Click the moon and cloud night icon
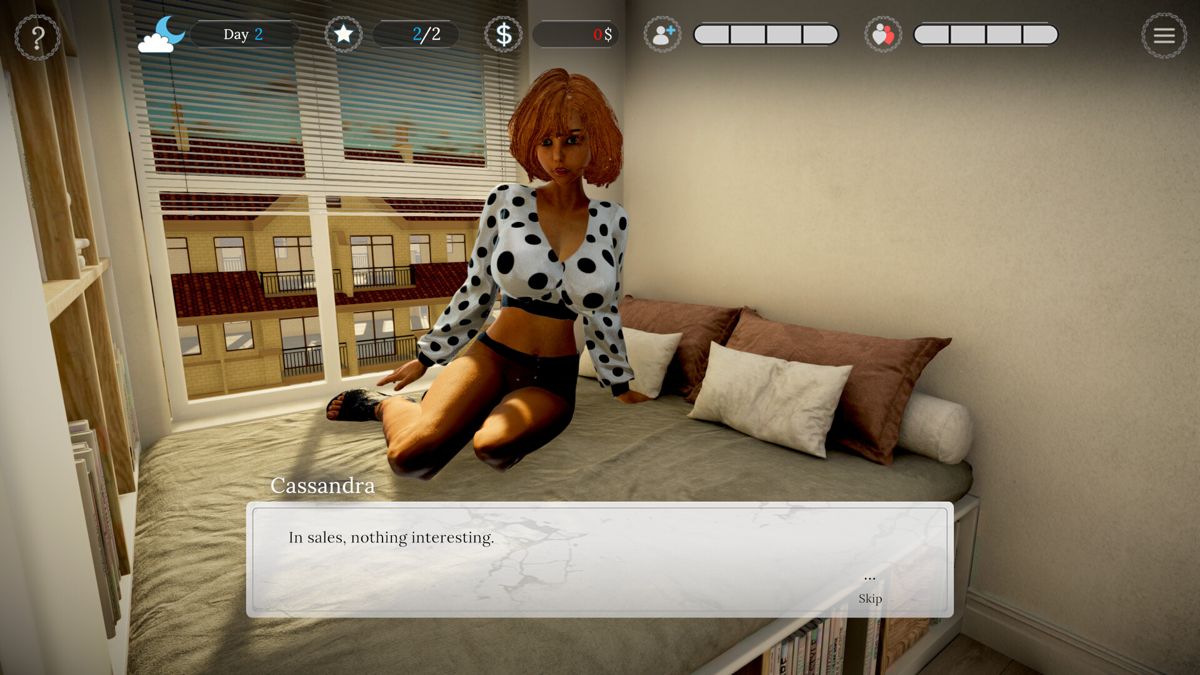This screenshot has height=675, width=1200. tap(162, 35)
